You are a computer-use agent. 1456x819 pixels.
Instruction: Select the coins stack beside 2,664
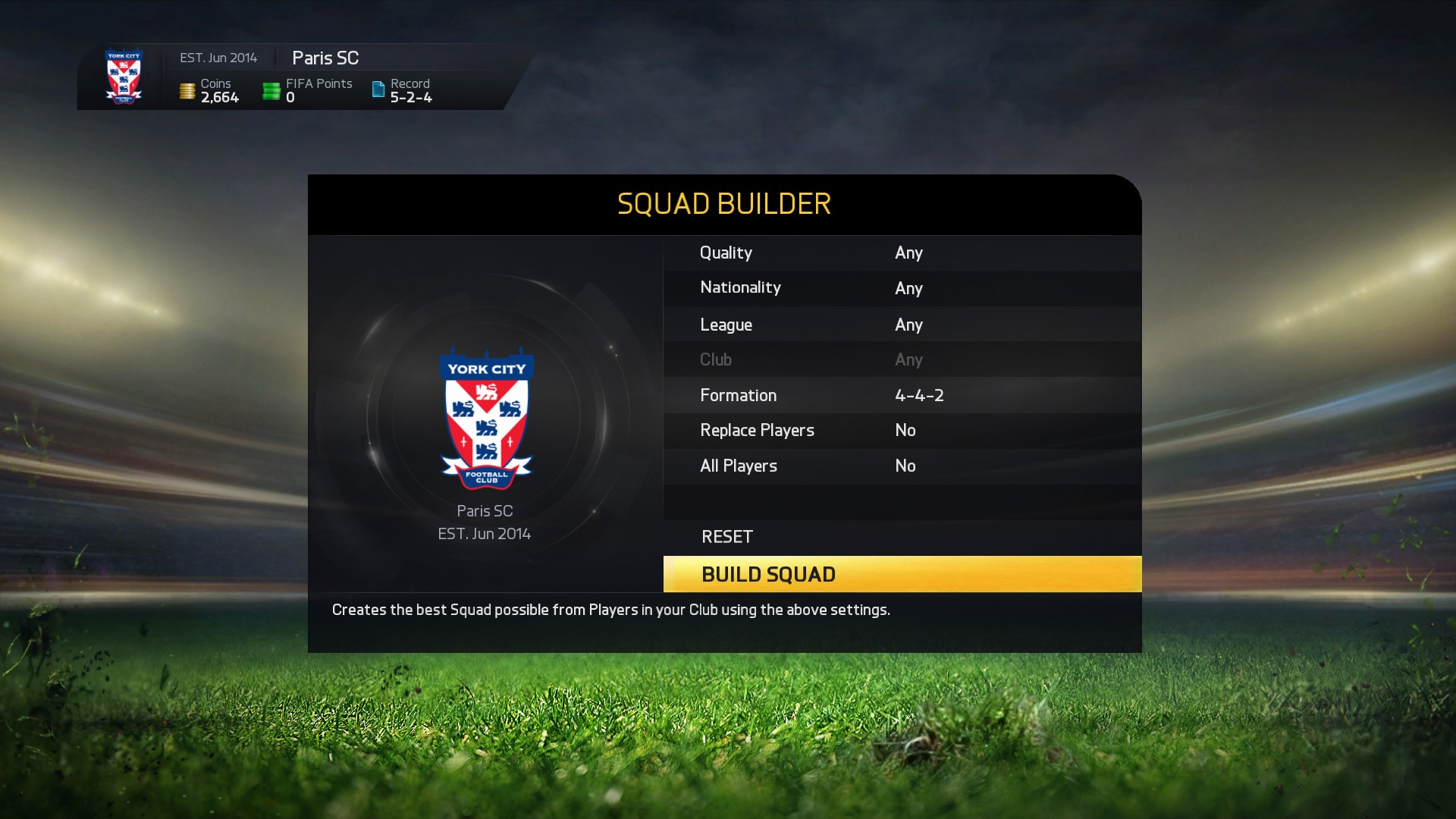(187, 89)
